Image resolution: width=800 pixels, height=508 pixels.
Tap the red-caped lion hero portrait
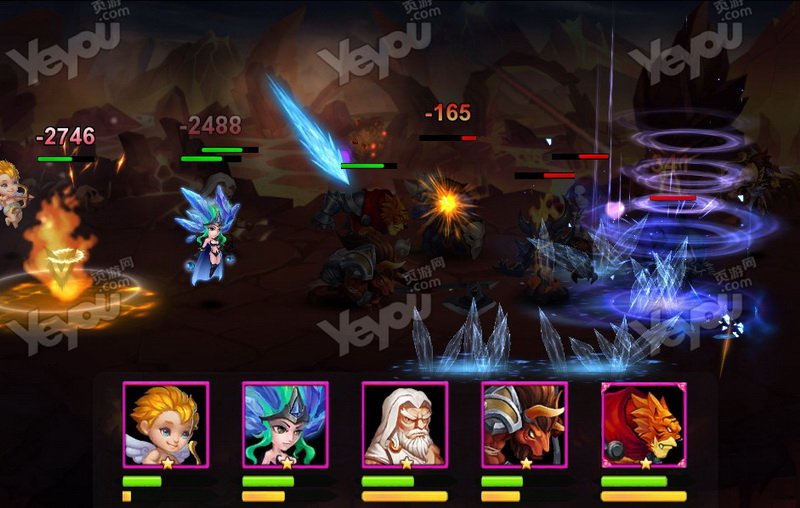coord(643,424)
